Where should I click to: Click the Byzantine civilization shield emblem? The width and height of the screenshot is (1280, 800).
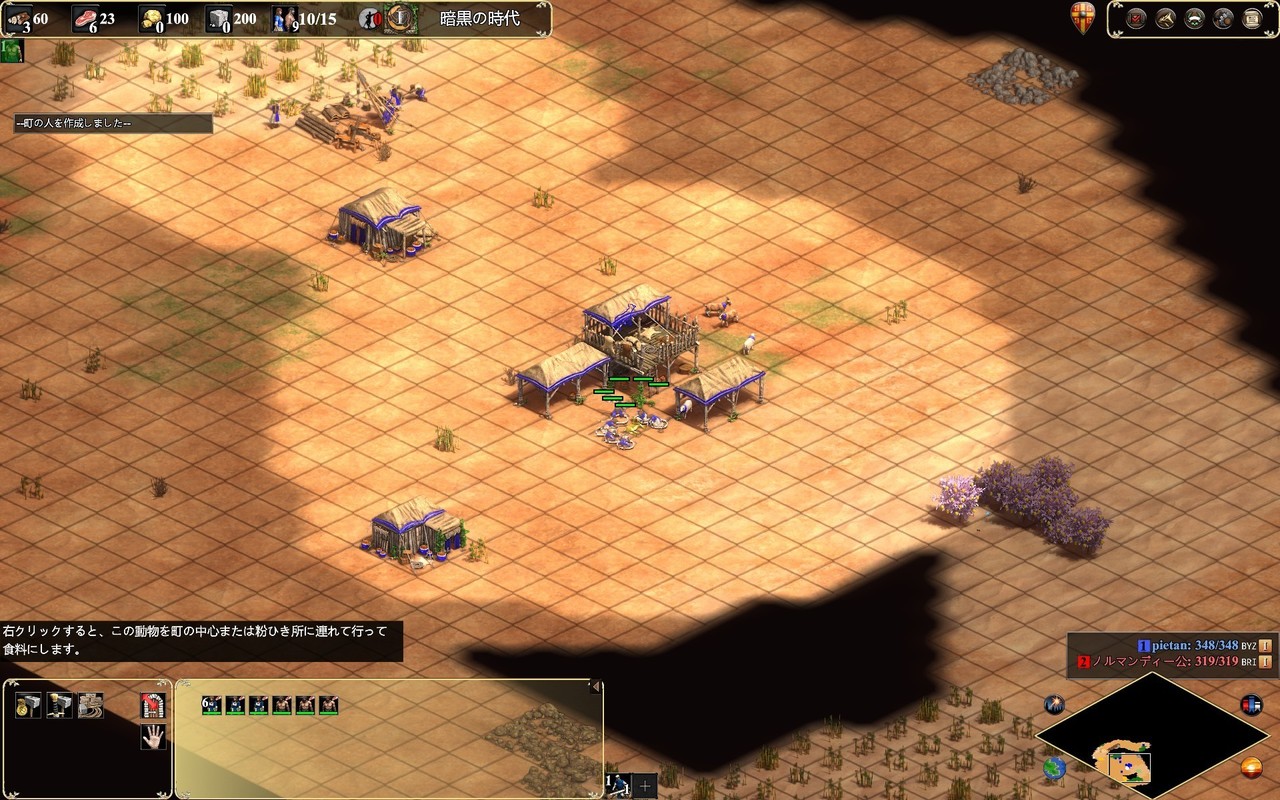coord(1082,19)
